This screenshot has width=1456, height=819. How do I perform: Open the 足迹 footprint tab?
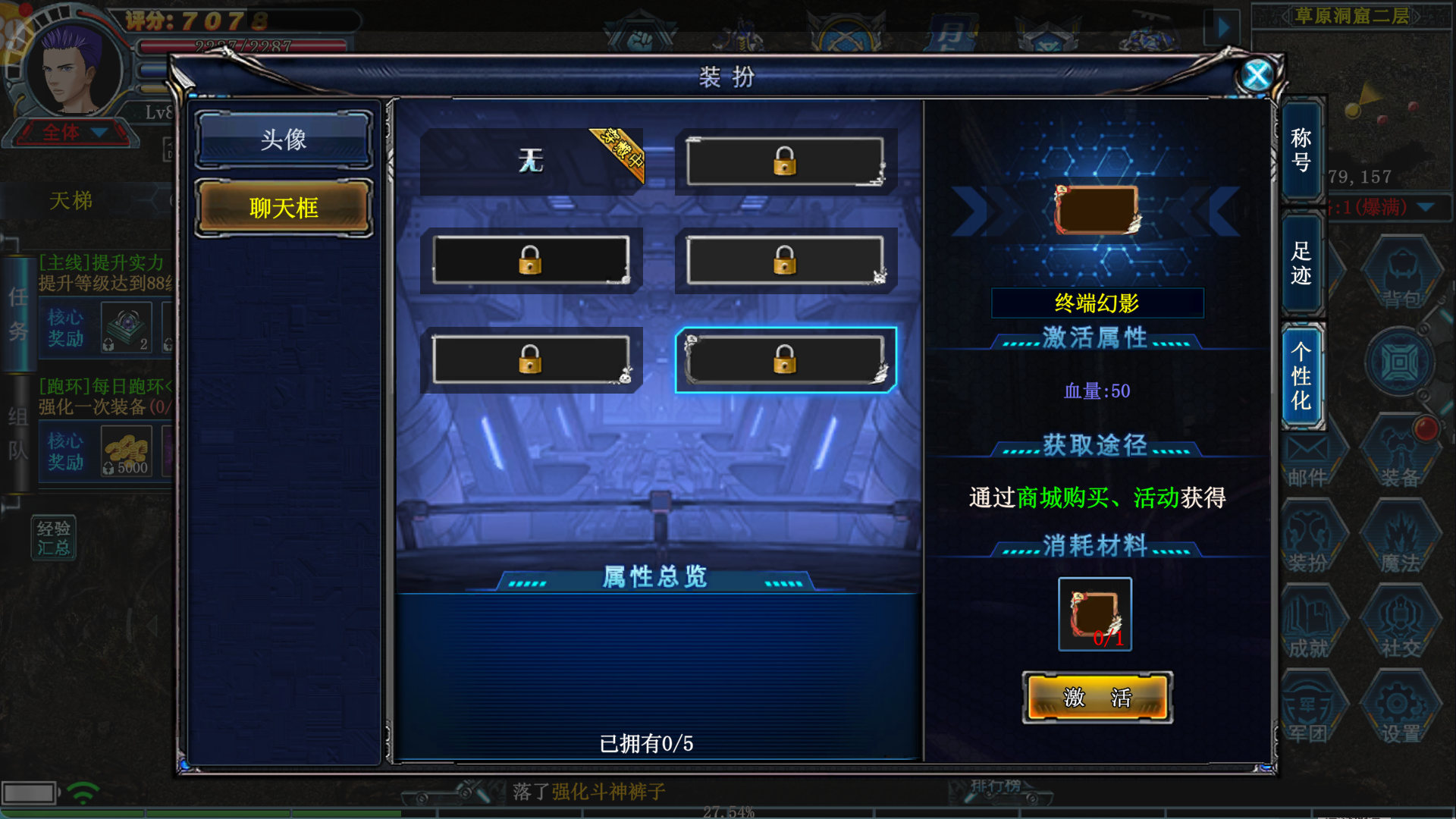pyautogui.click(x=1301, y=263)
